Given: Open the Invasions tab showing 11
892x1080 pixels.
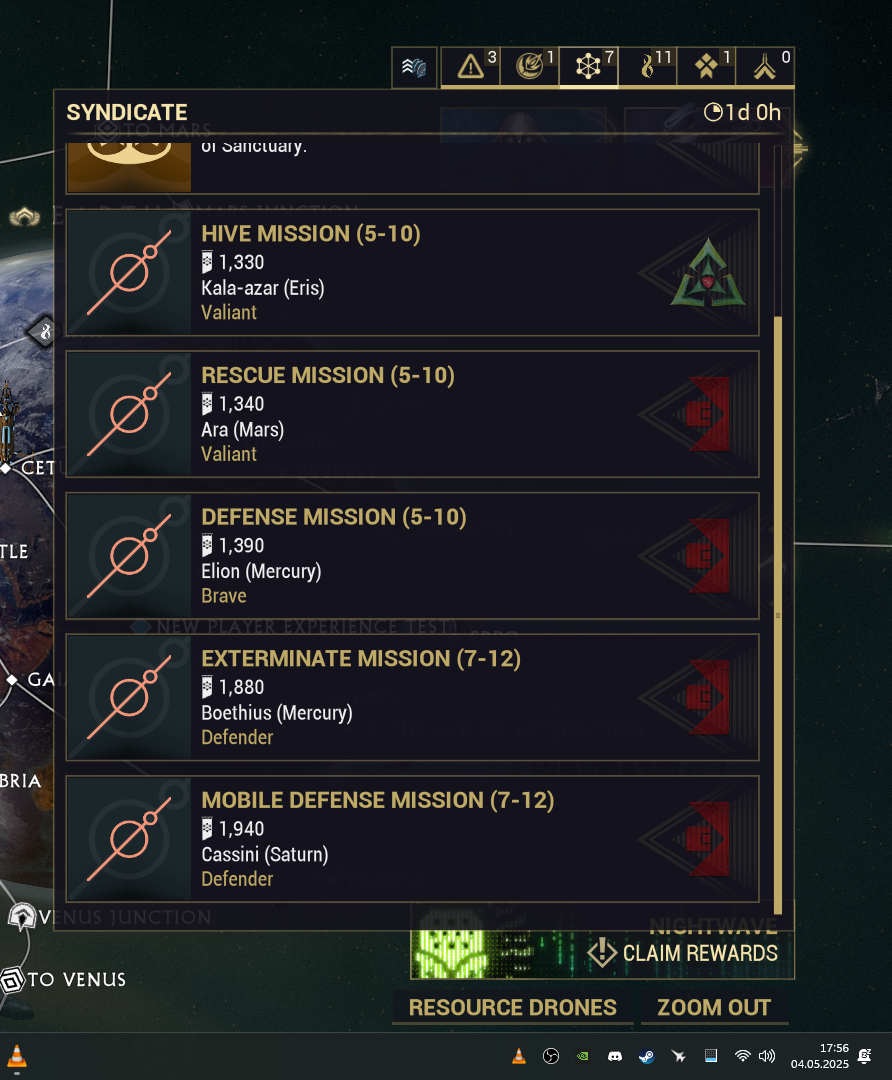Looking at the screenshot, I should tap(648, 67).
